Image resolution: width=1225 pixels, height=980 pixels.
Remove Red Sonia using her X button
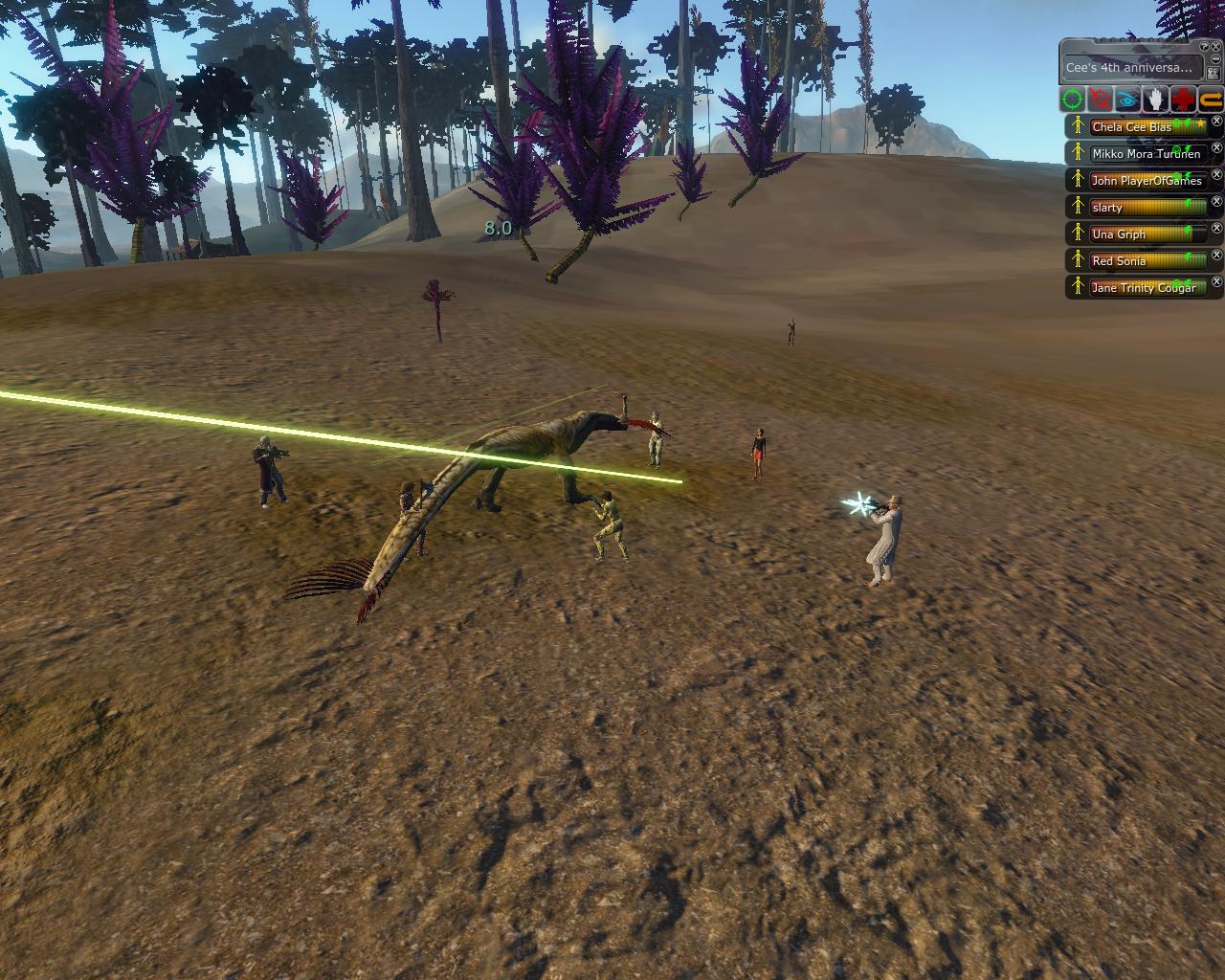1217,256
